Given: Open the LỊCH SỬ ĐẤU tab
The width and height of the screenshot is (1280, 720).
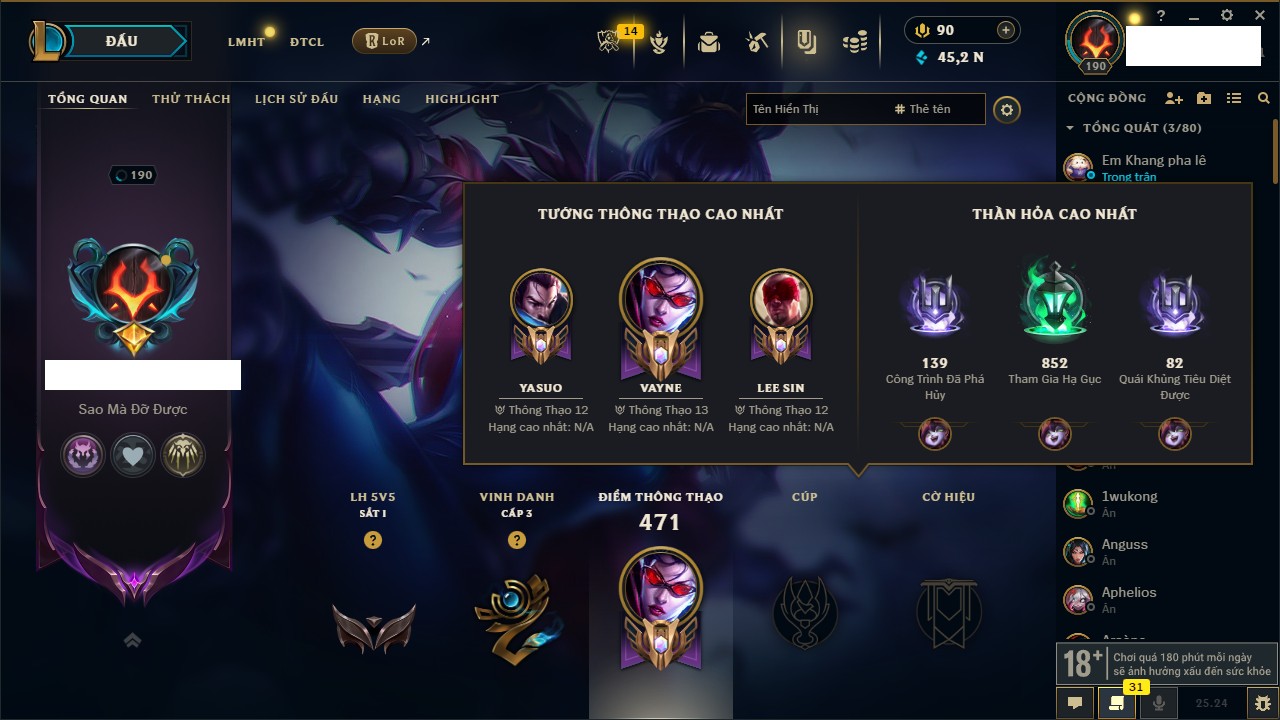Looking at the screenshot, I should point(296,99).
